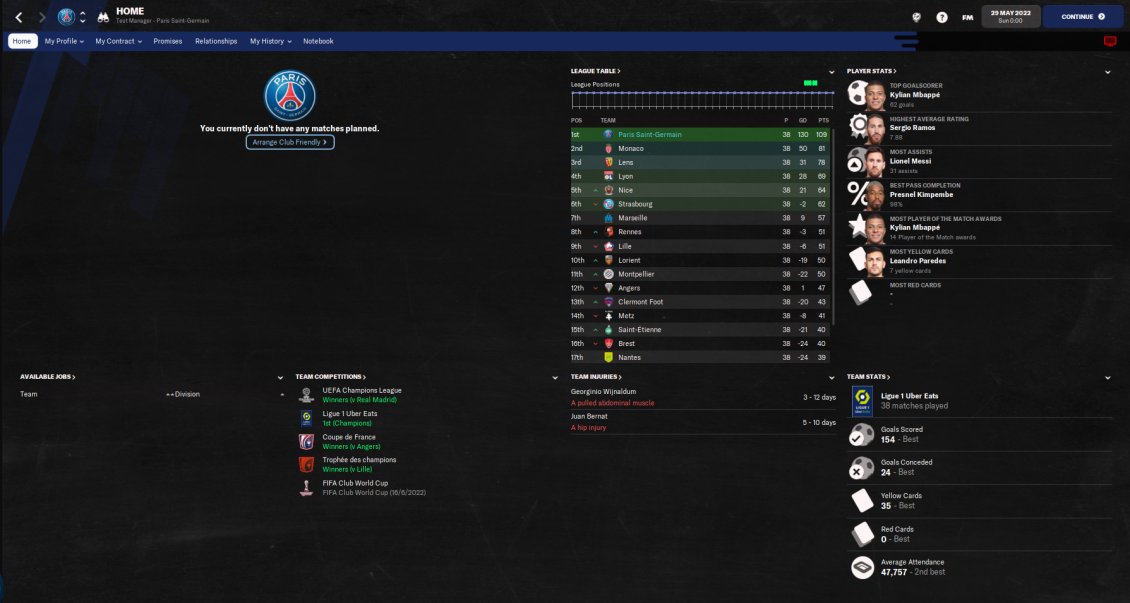This screenshot has height=603, width=1130.
Task: Open the My History dropdown
Action: [x=270, y=41]
